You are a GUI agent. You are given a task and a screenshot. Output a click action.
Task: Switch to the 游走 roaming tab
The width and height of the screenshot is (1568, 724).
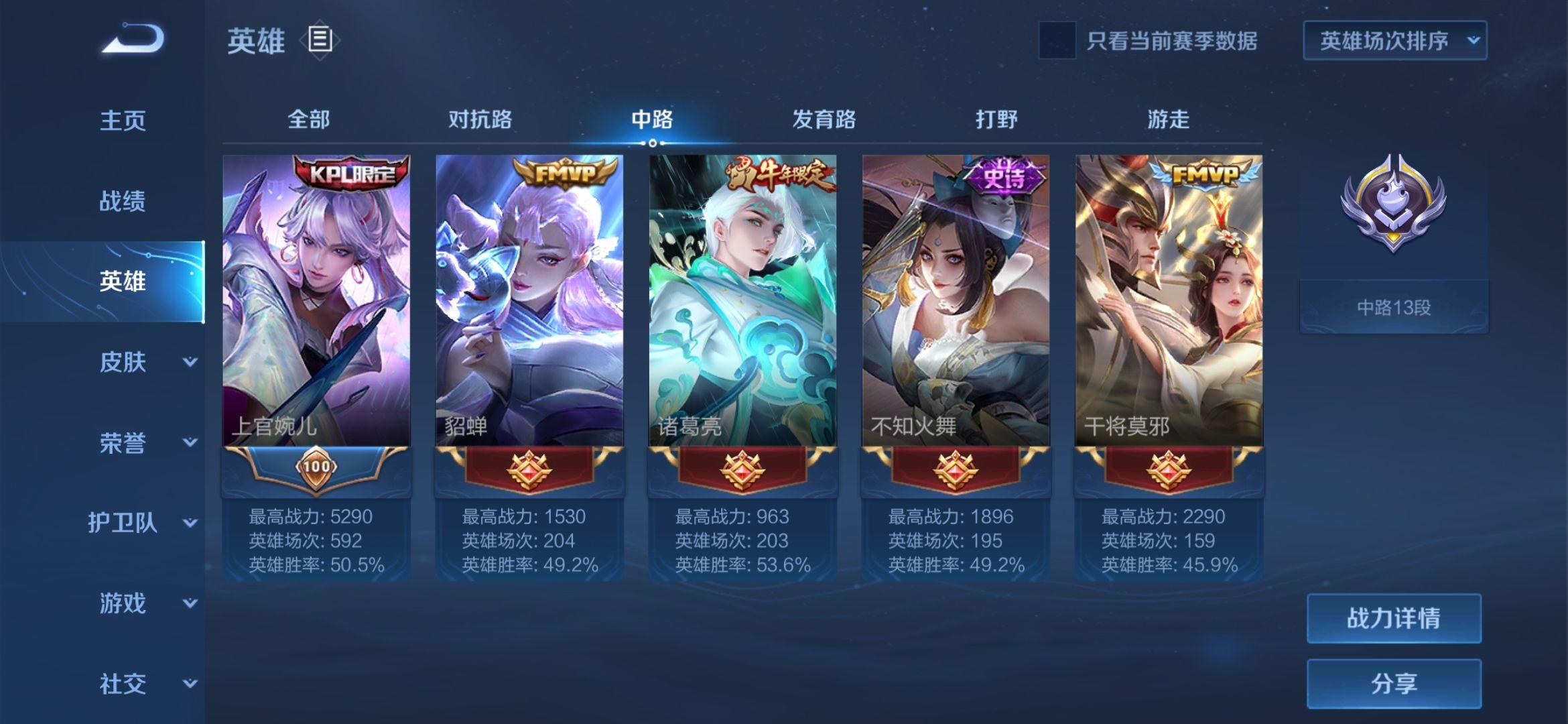point(1168,119)
